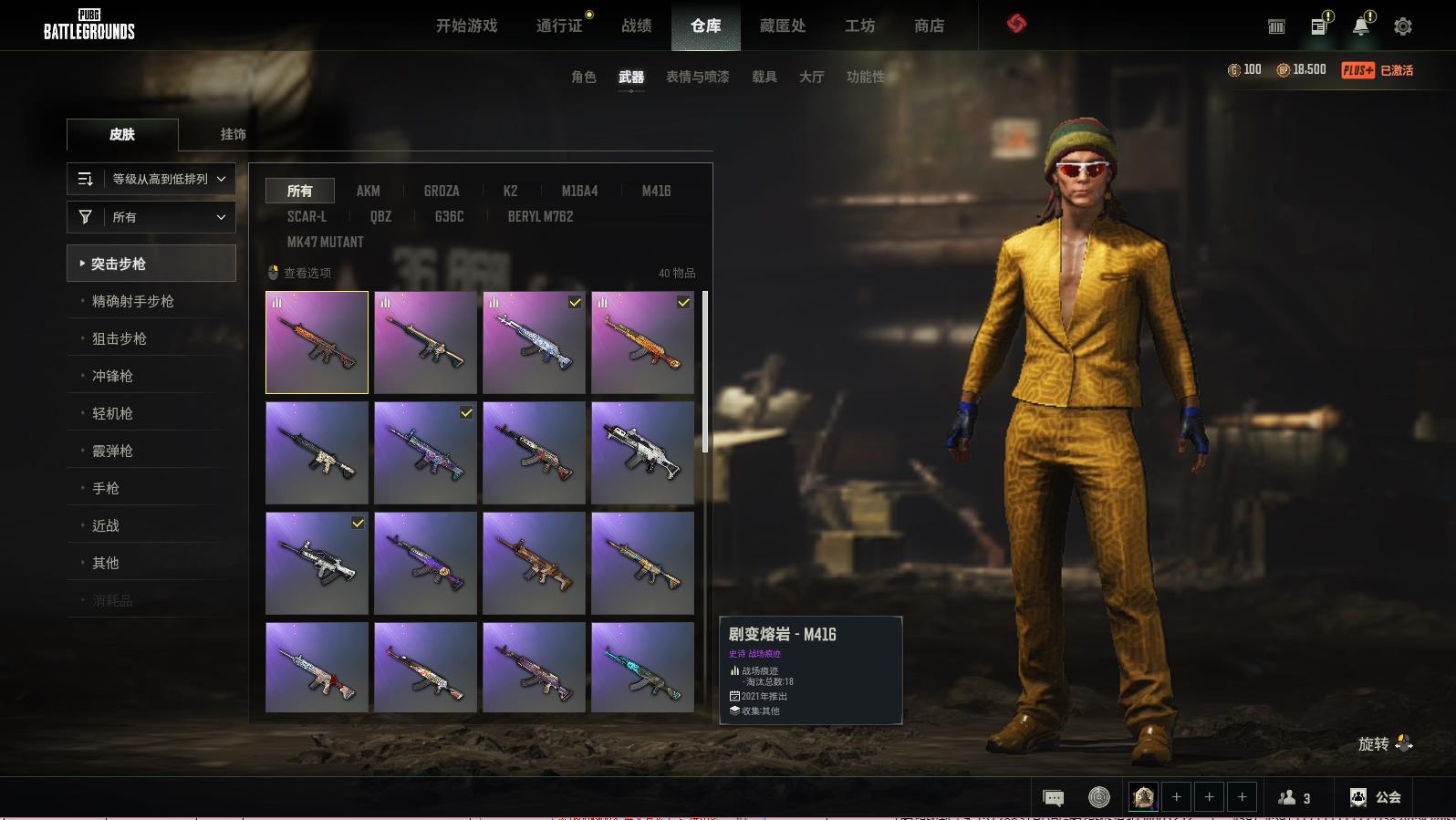The height and width of the screenshot is (820, 1456).
Task: Select the 冲锋枪 SMG category
Action: point(112,376)
